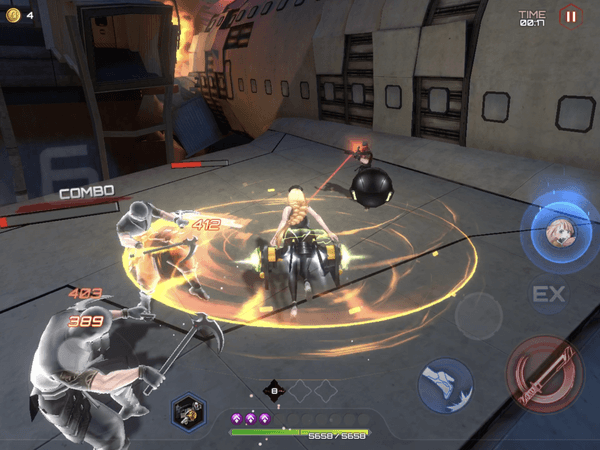600x450 pixels.
Task: Select the dark diamond slot marked 8
Action: click(274, 392)
